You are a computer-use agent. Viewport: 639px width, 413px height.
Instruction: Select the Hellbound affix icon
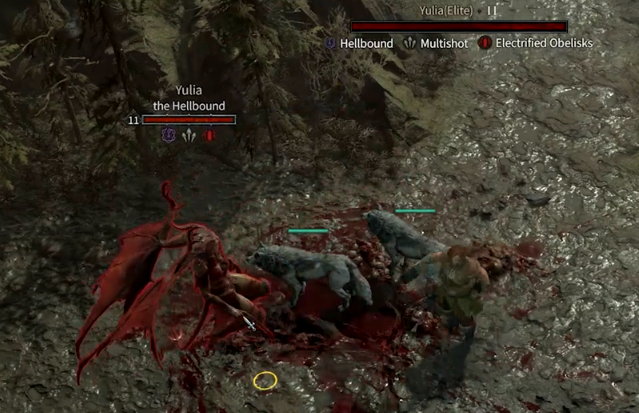click(331, 44)
